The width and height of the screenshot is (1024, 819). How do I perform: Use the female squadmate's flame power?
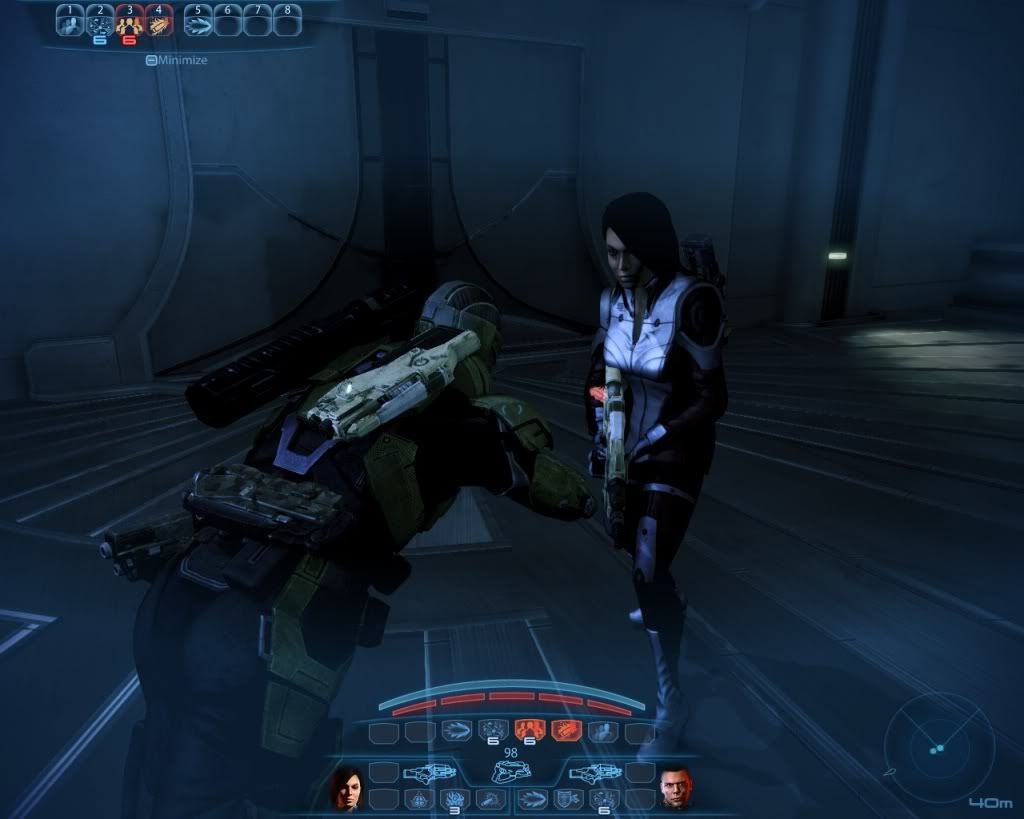(455, 799)
